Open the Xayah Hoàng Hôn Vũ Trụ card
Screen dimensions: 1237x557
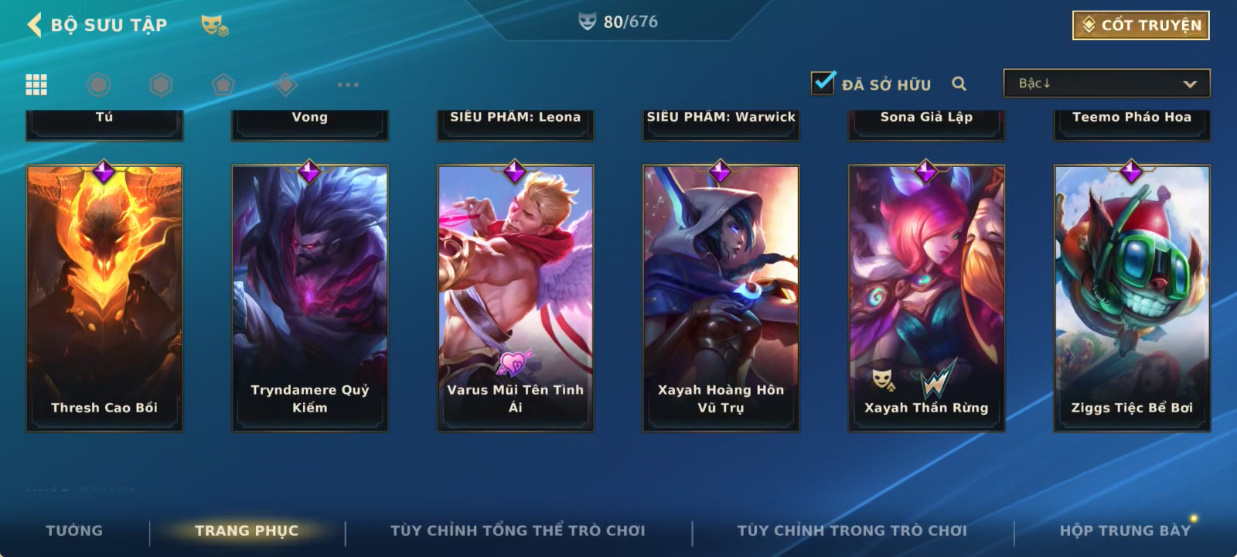point(720,298)
